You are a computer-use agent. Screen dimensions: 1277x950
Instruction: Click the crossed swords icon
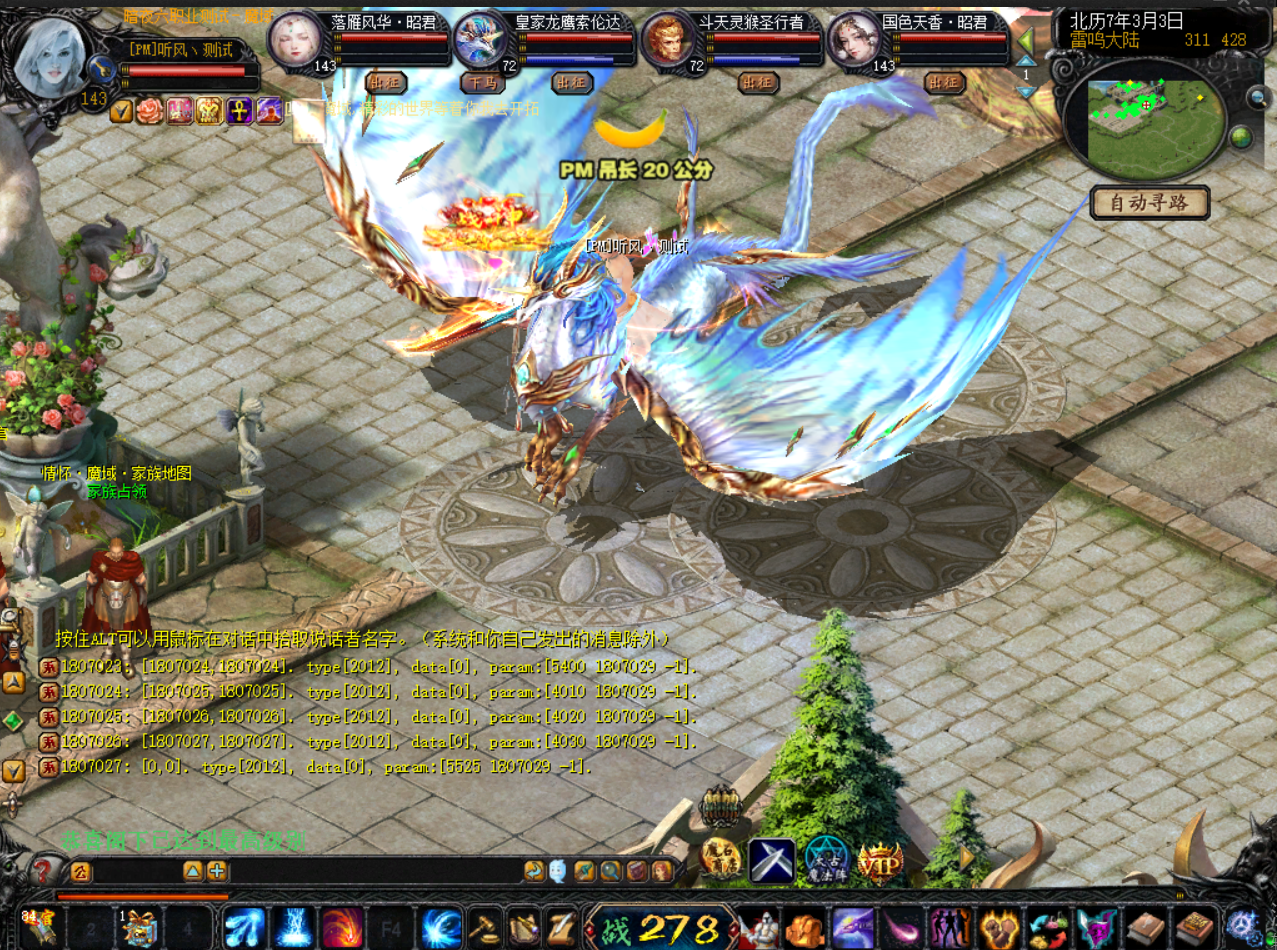[x=772, y=860]
